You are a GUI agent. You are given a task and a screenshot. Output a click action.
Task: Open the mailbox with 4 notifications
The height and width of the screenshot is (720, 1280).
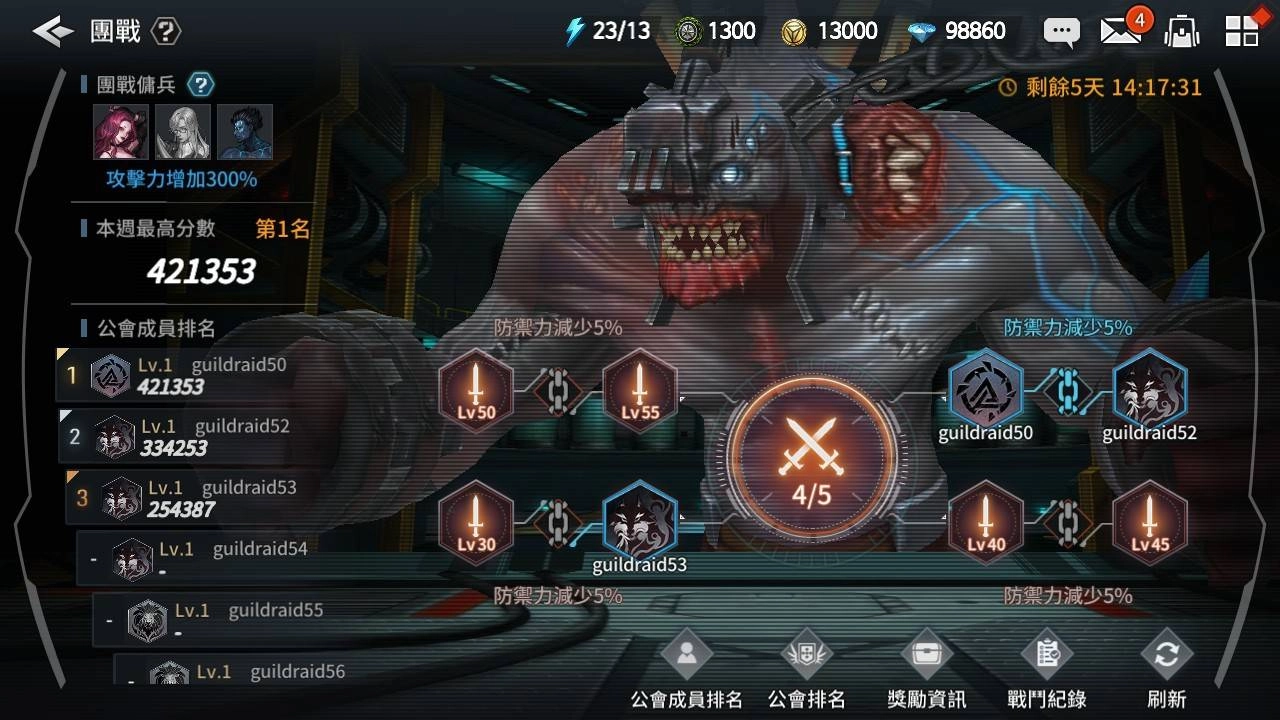point(1121,31)
